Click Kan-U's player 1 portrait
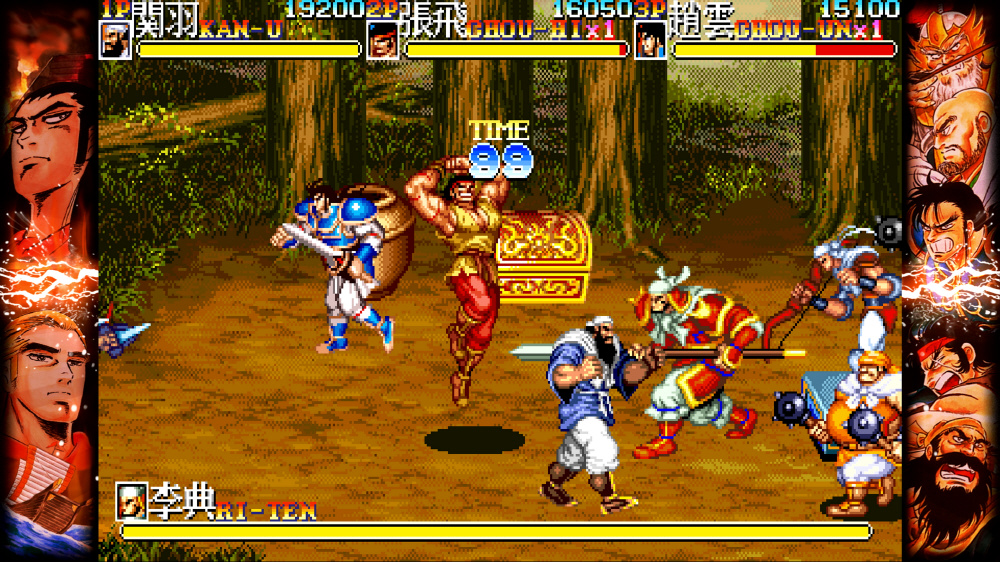Image resolution: width=1000 pixels, height=562 pixels. pos(116,39)
